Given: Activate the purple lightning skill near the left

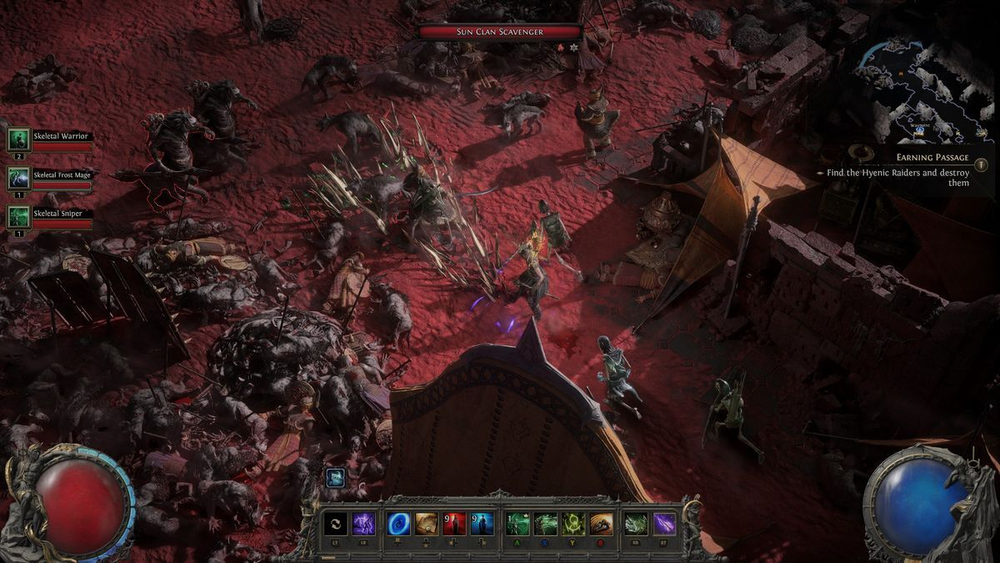Looking at the screenshot, I should coord(364,523).
